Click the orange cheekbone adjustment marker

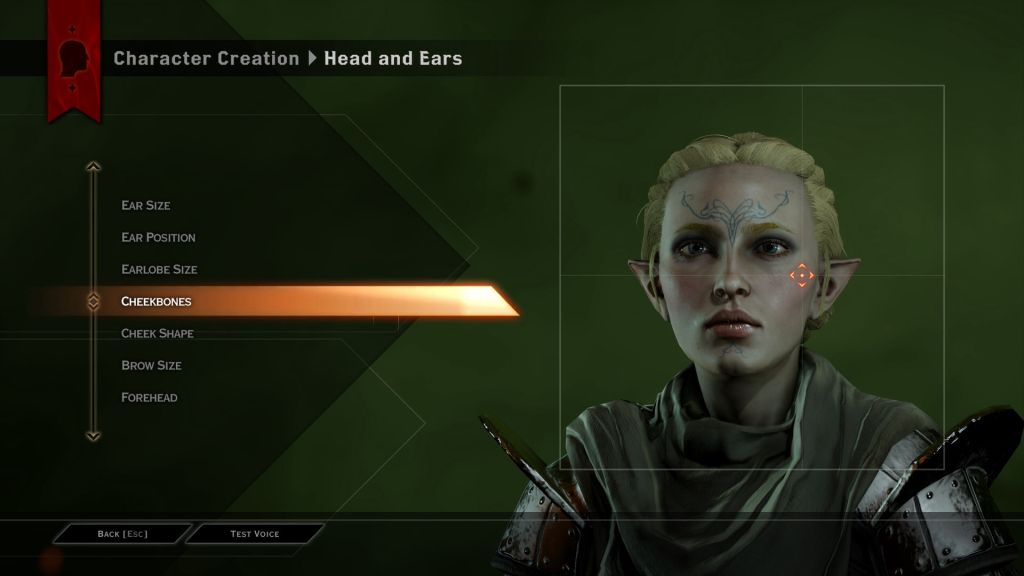pyautogui.click(x=802, y=275)
